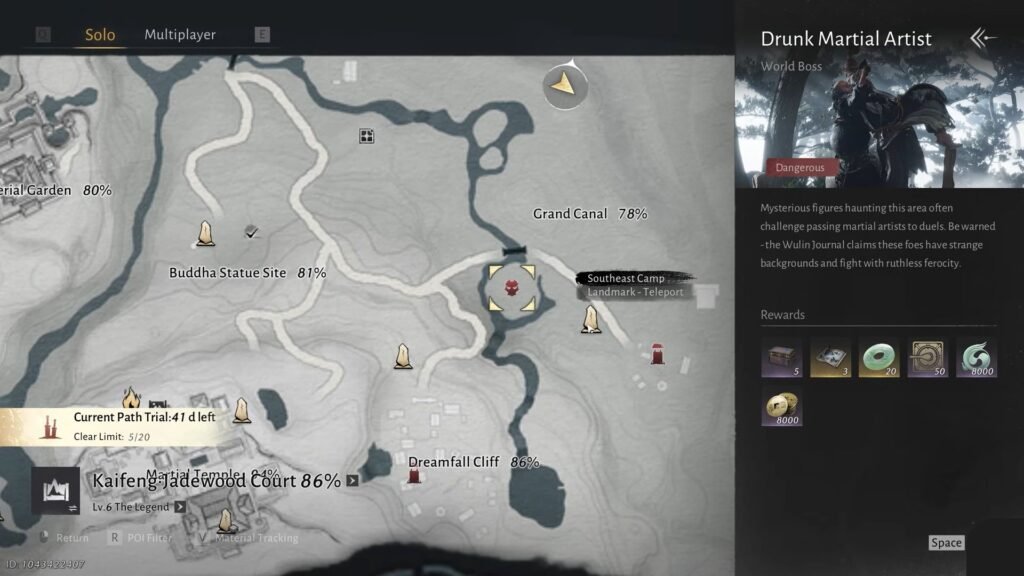The image size is (1024, 576).
Task: Click the gold compass arrow button
Action: click(565, 86)
